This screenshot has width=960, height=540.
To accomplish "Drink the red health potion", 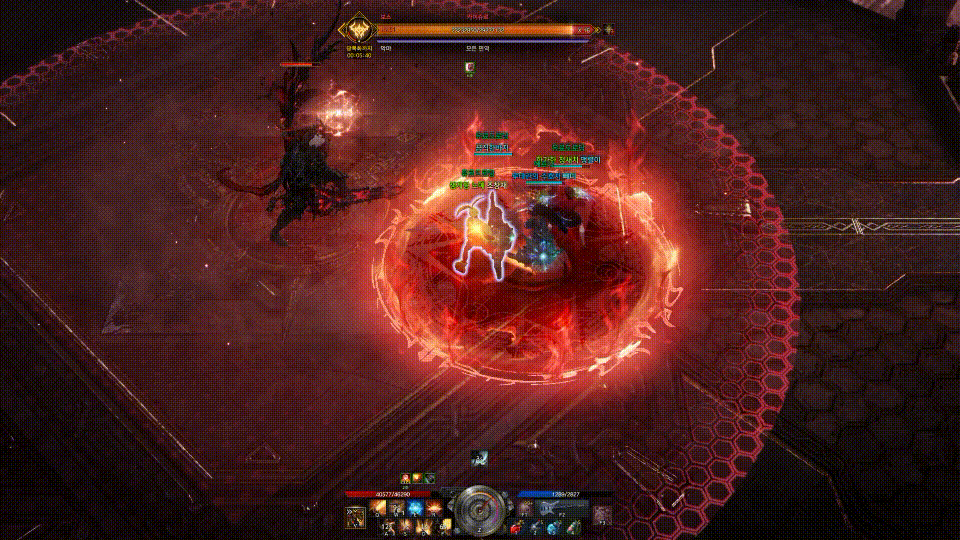I will [x=517, y=527].
